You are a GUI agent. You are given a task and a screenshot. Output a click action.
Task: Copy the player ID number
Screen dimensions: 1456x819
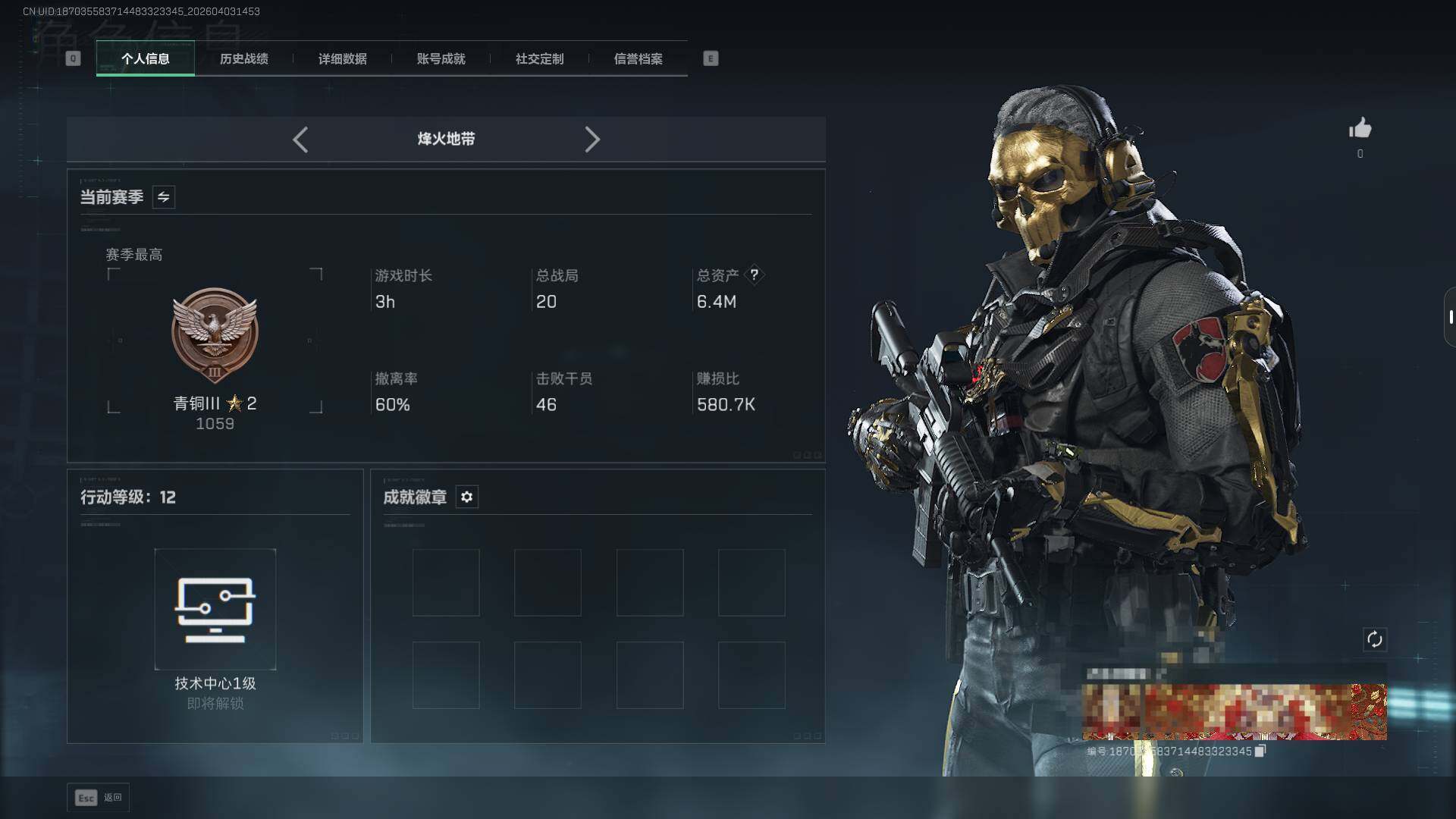click(1260, 751)
